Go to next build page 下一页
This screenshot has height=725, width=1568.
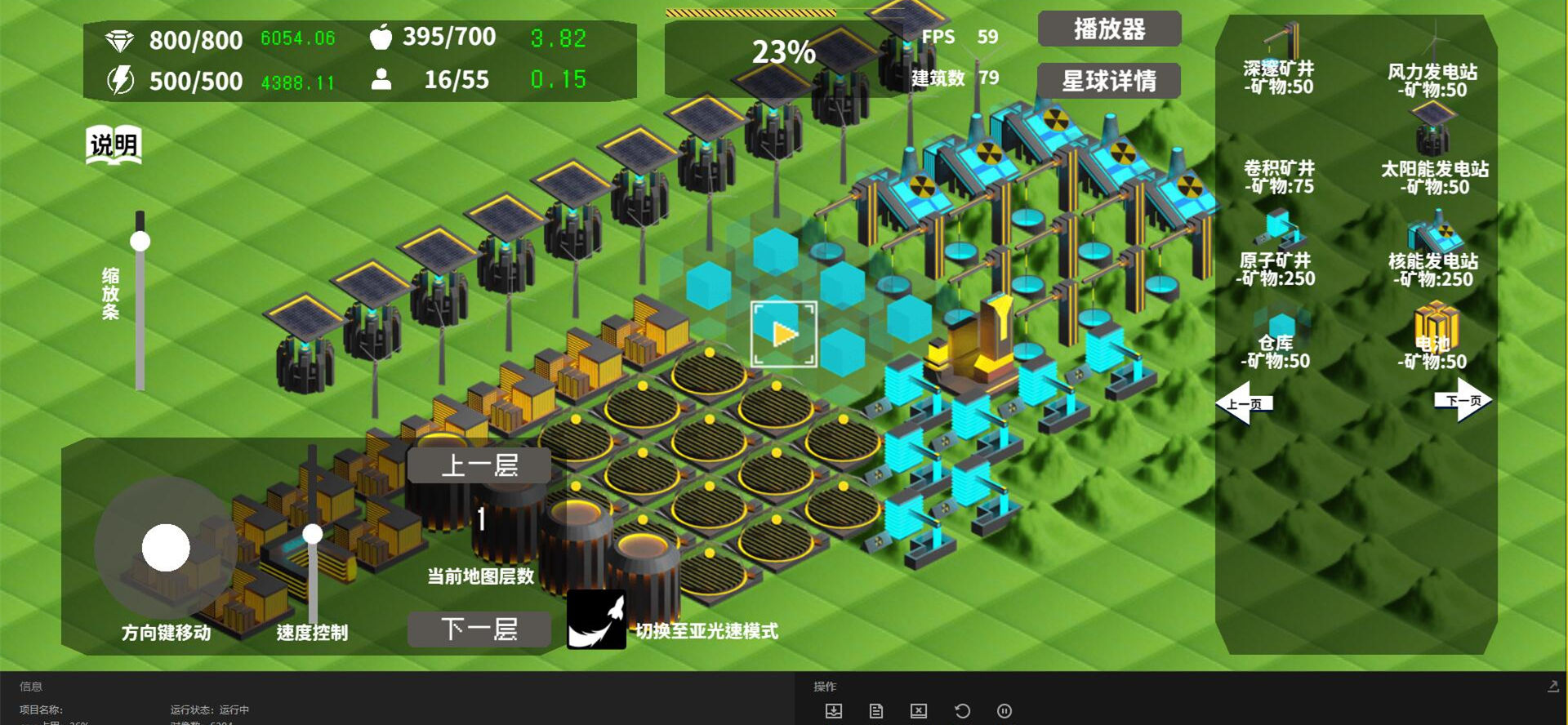(1463, 400)
